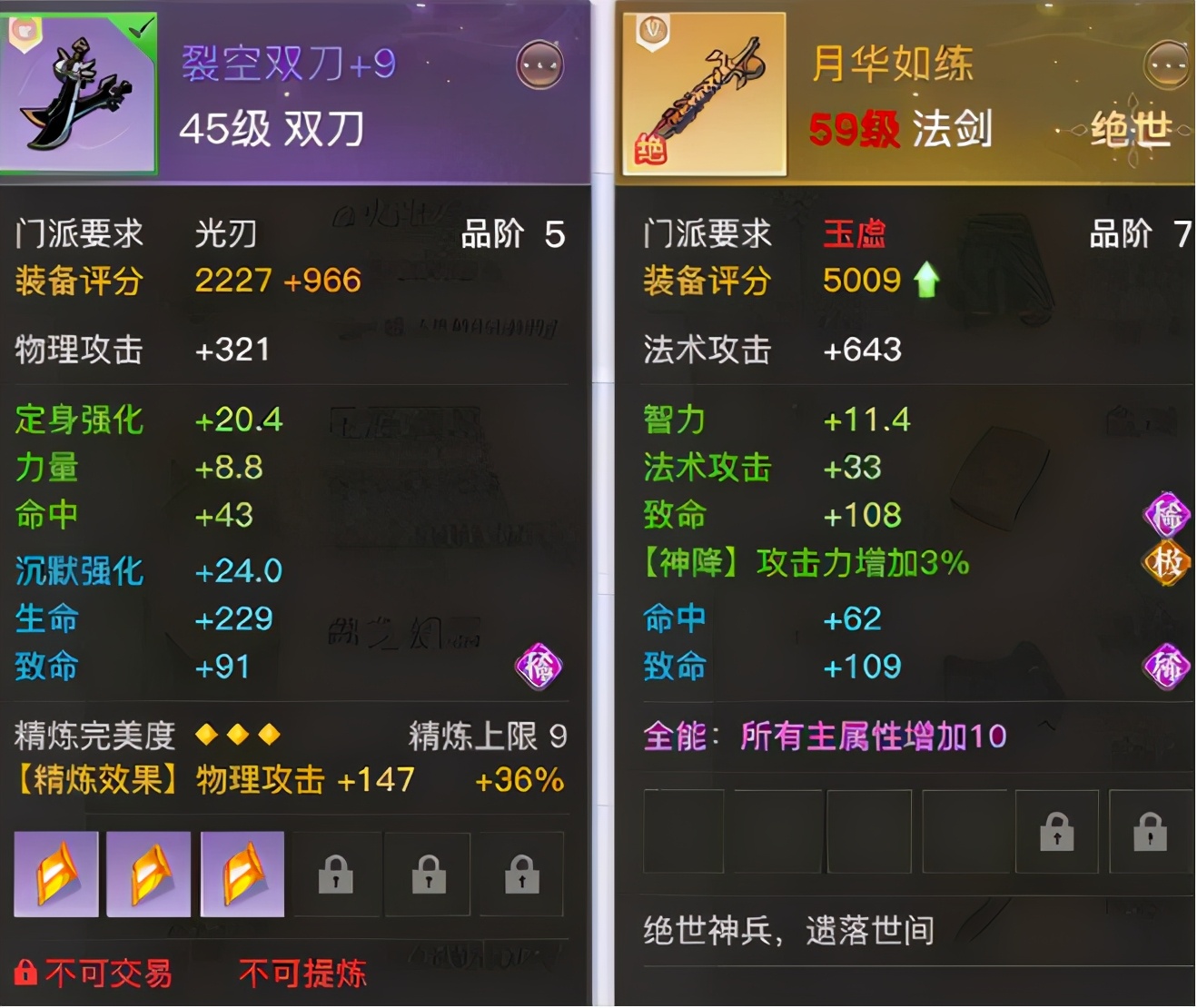Click the orange 极 rarity badge
This screenshot has width=1197, height=1008.
click(x=1169, y=561)
